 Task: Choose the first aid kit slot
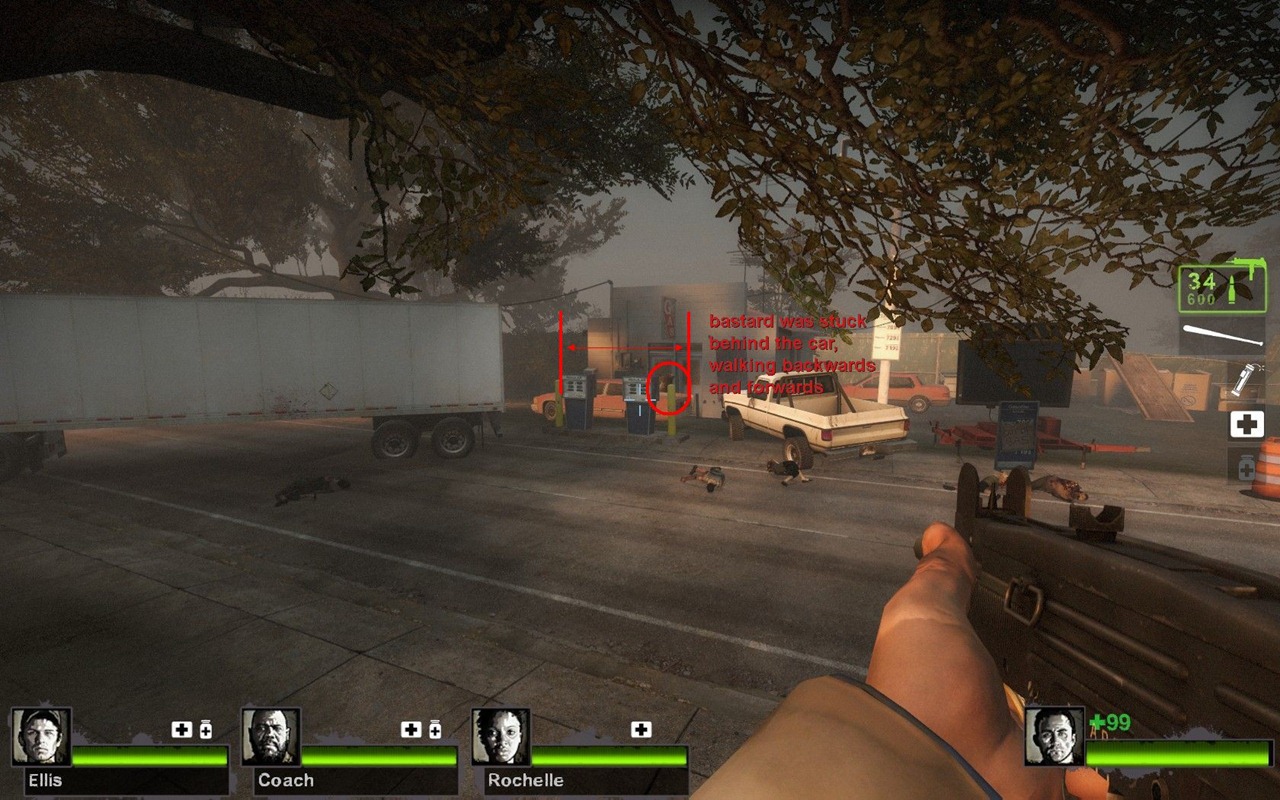tap(1246, 424)
